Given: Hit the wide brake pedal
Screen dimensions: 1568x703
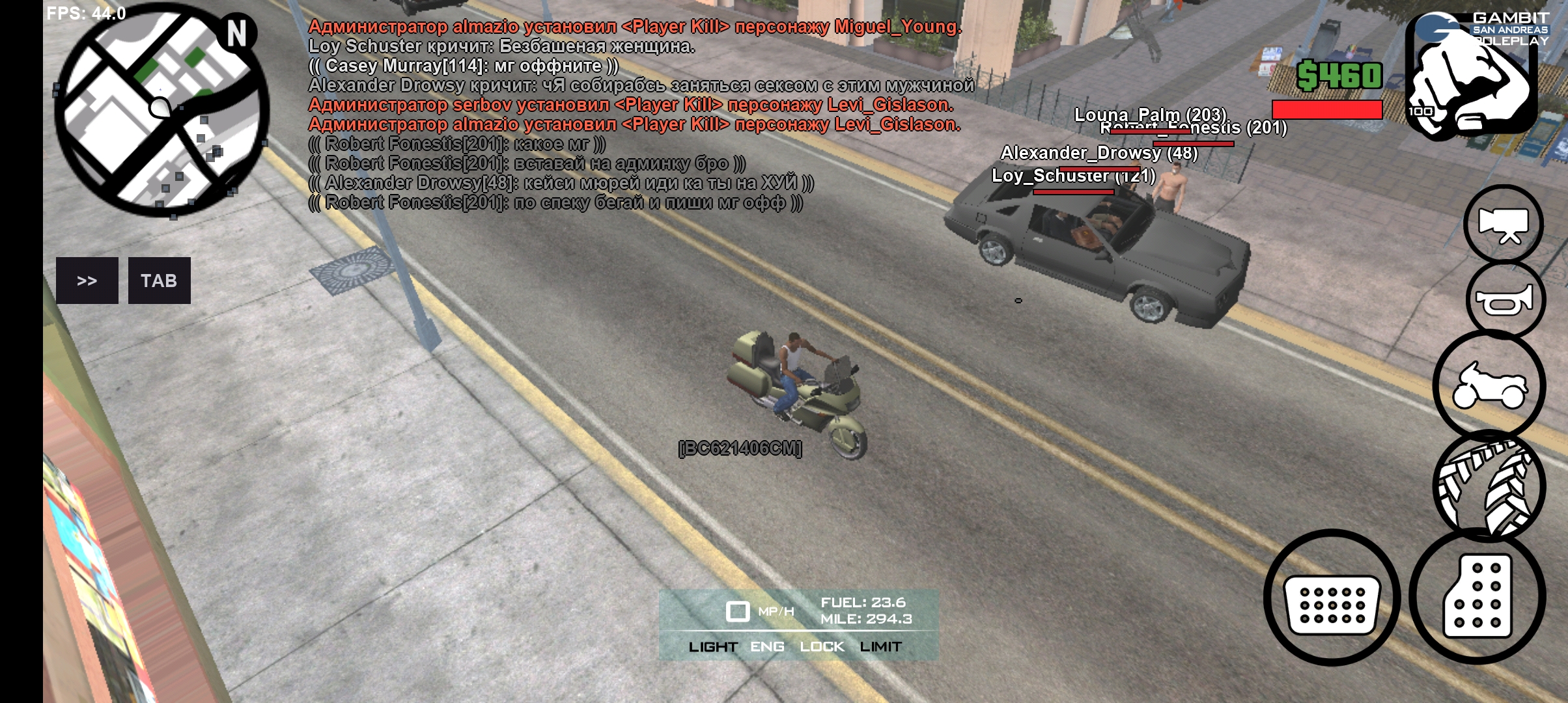Looking at the screenshot, I should (1332, 598).
